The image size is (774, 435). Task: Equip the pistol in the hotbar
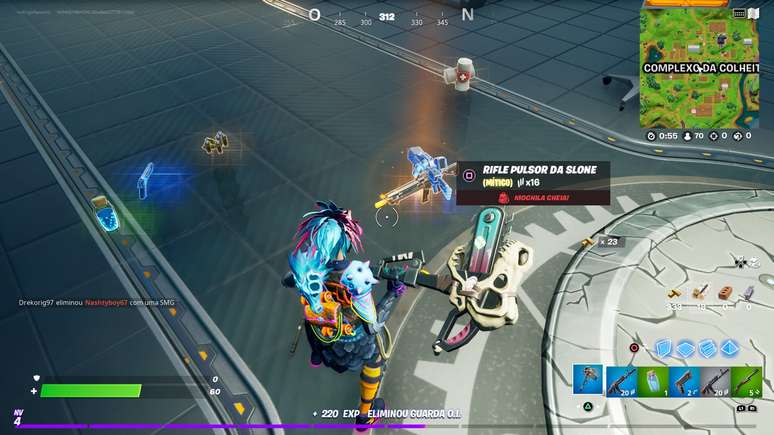(684, 381)
